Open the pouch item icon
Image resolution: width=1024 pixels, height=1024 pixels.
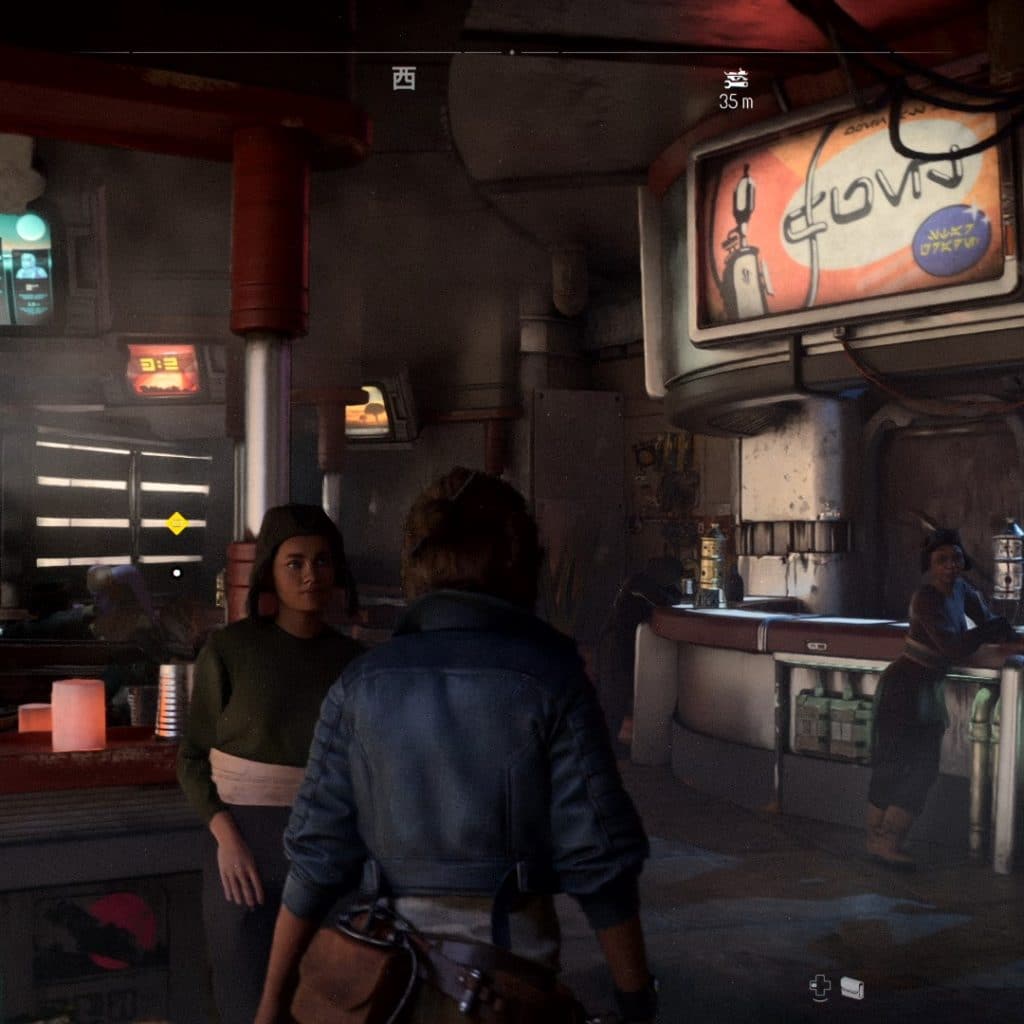[x=852, y=988]
